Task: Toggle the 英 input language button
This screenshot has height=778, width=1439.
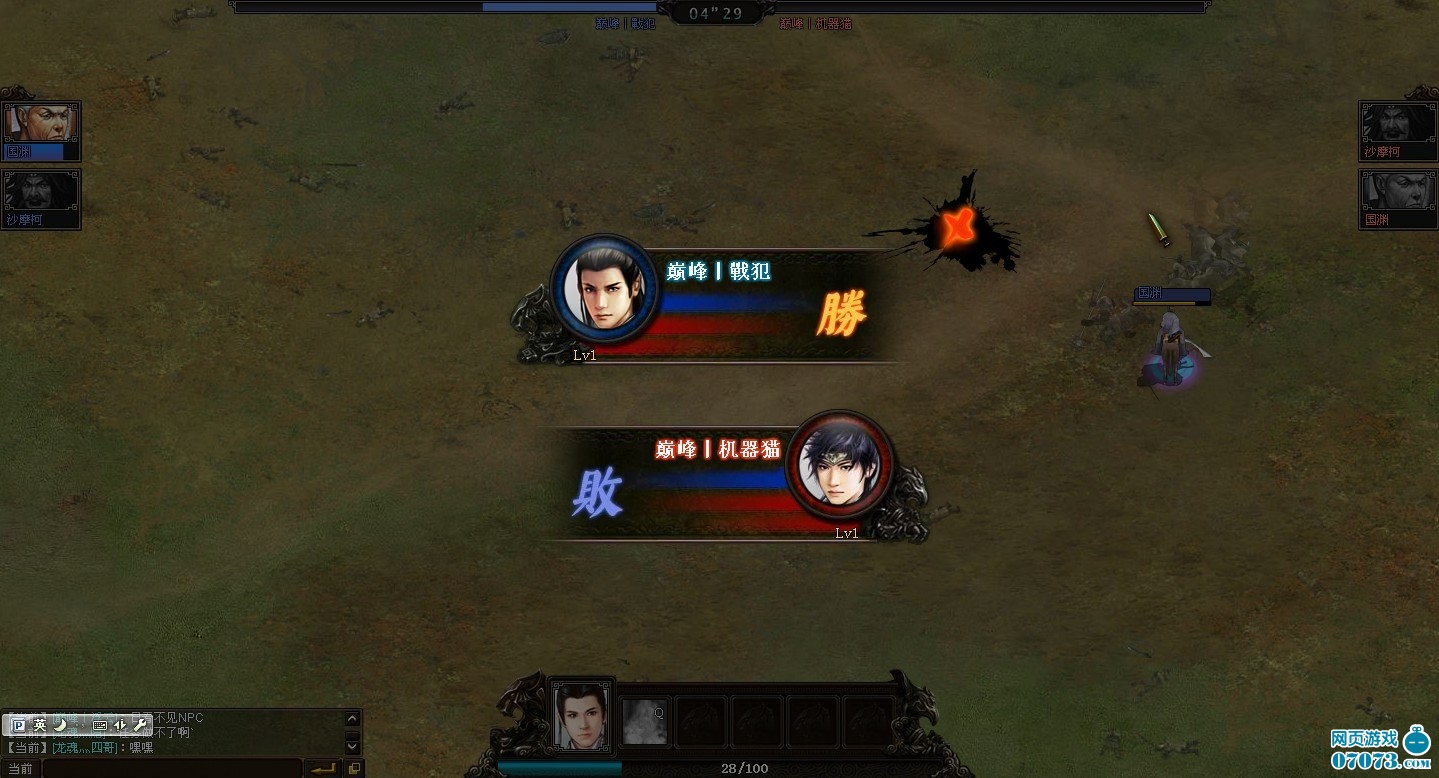Action: point(40,725)
